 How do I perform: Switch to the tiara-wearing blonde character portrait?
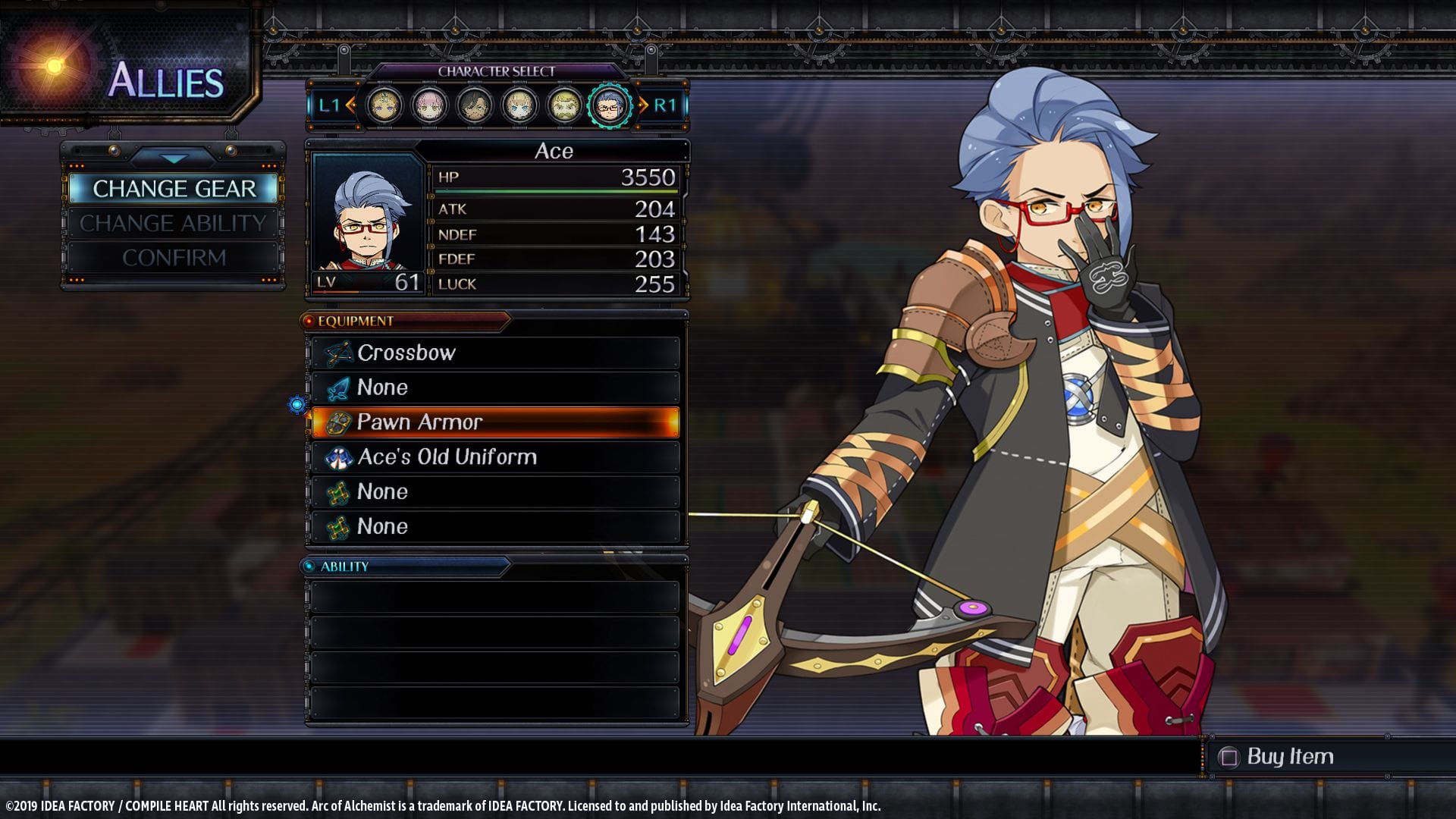[384, 105]
